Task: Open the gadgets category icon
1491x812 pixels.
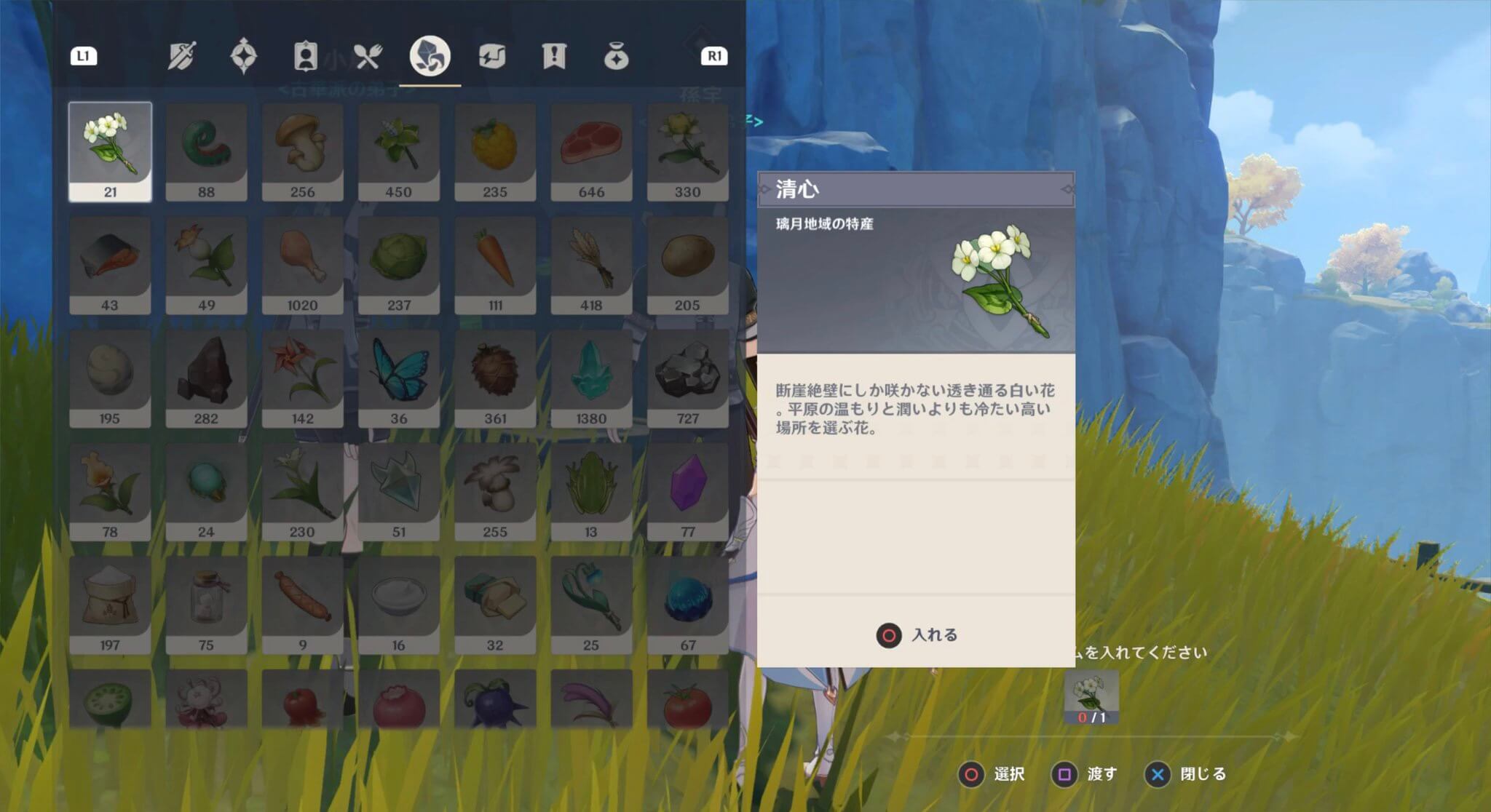Action: [x=494, y=57]
